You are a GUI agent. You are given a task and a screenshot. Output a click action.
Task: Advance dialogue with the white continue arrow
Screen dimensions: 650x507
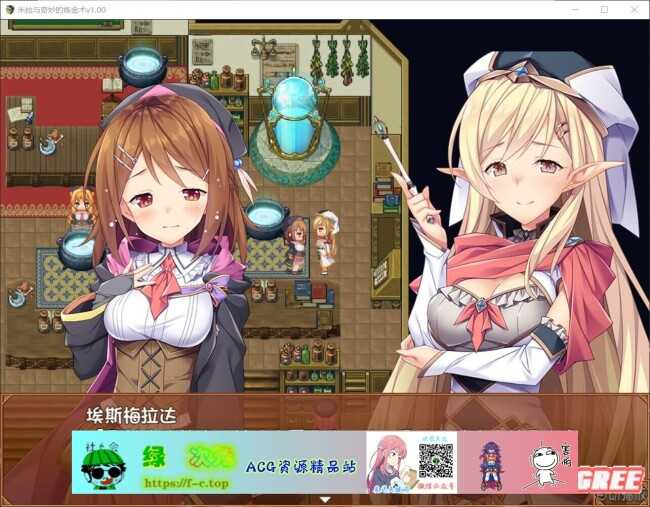[324, 498]
